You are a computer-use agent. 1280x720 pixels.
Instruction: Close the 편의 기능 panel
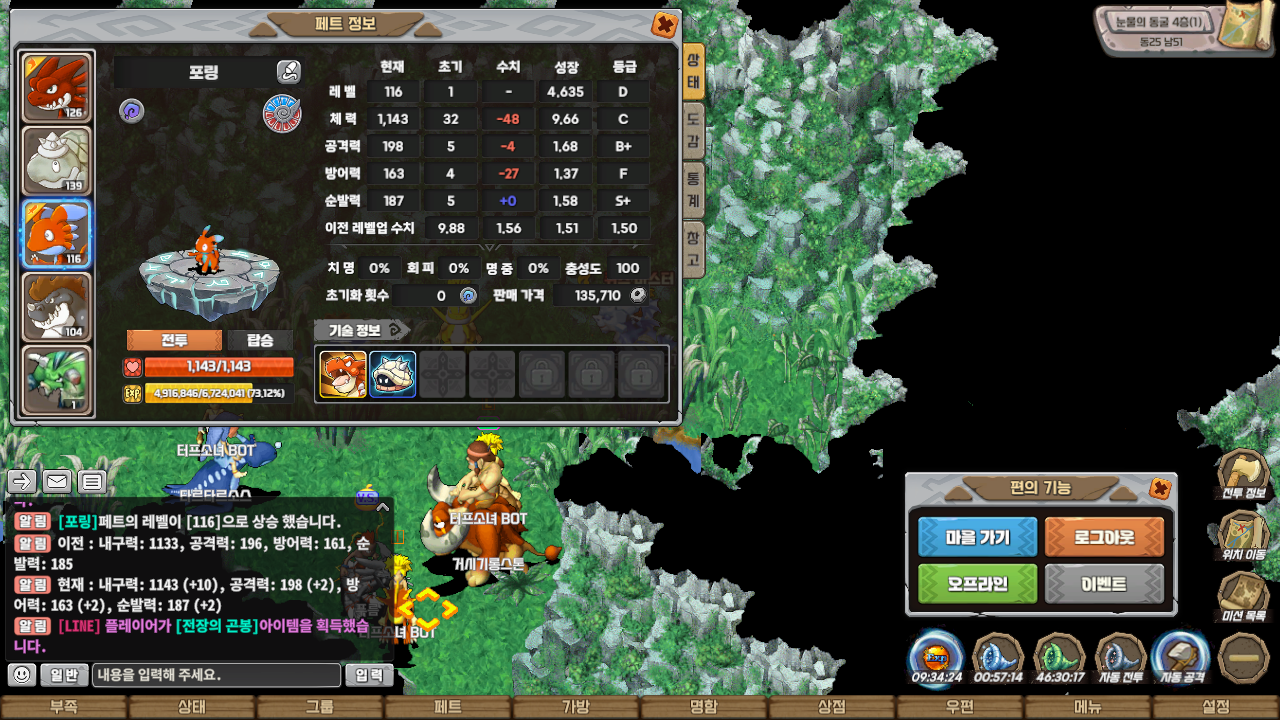pos(1160,488)
